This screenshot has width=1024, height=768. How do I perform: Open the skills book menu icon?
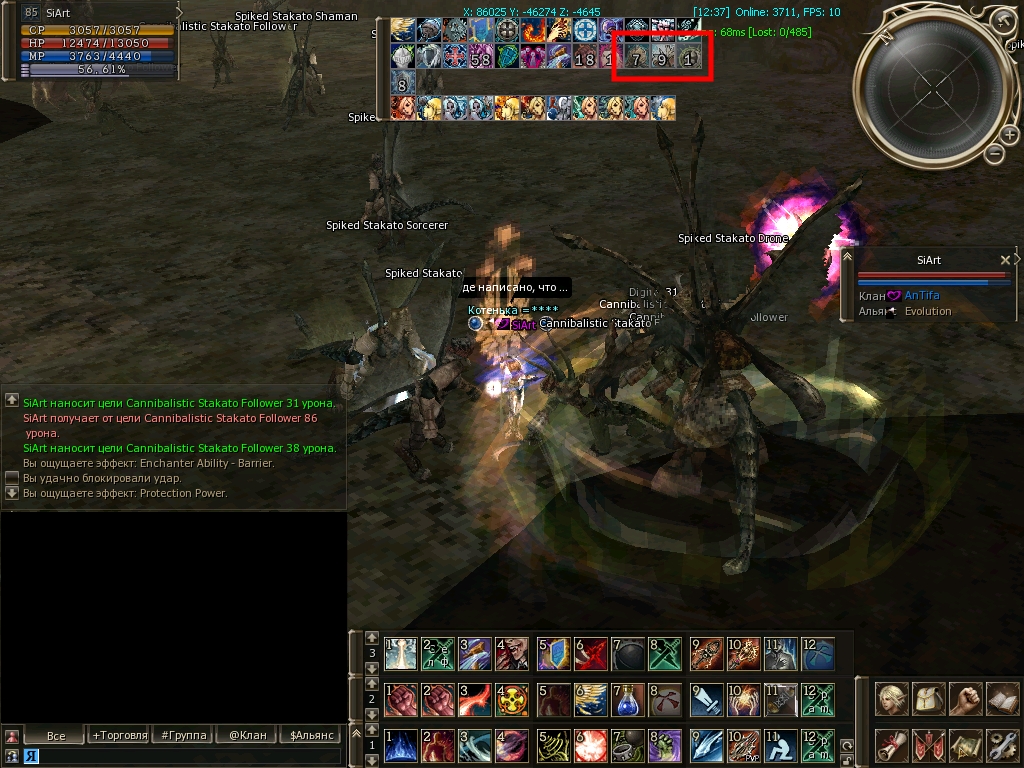pyautogui.click(x=1001, y=699)
